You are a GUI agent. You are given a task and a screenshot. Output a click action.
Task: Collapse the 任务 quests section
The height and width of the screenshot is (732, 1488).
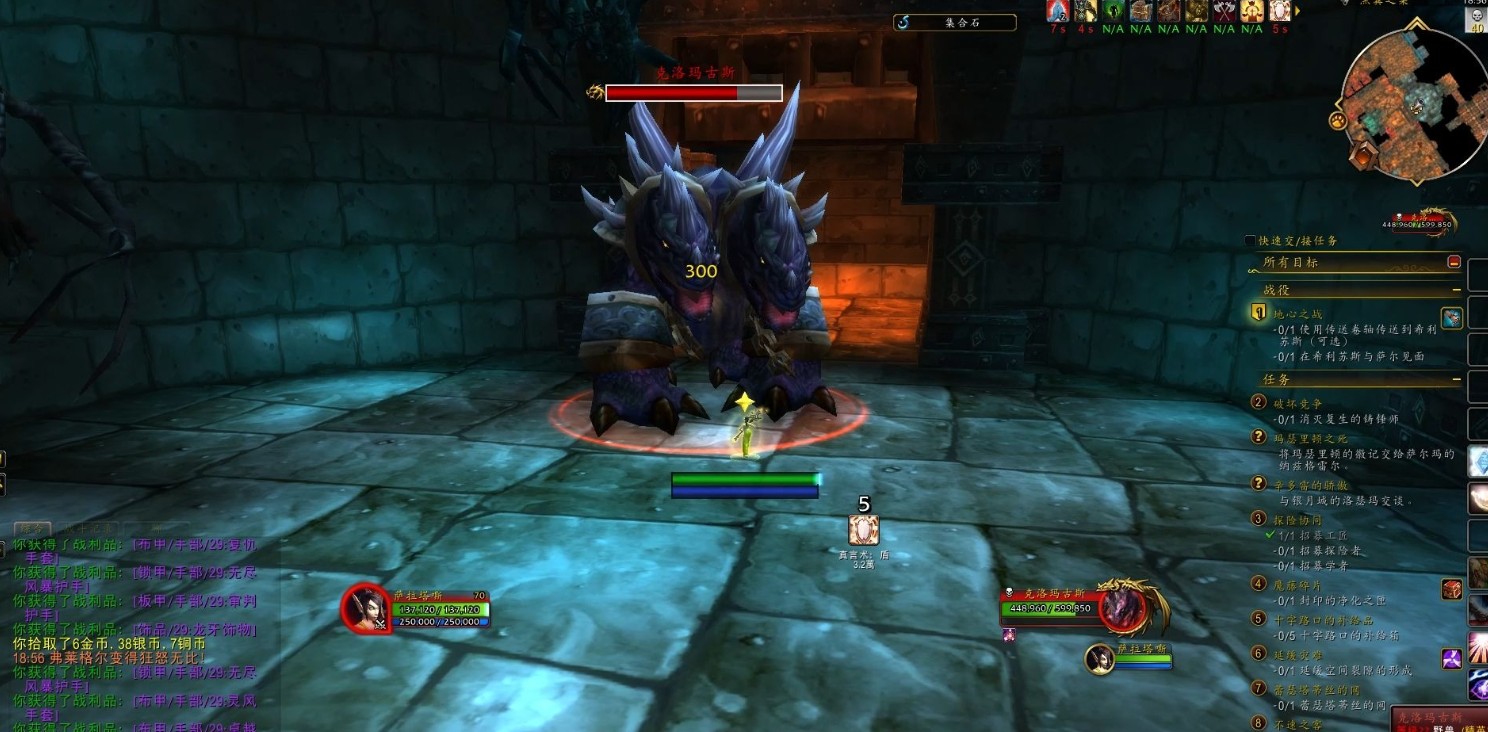point(1456,380)
